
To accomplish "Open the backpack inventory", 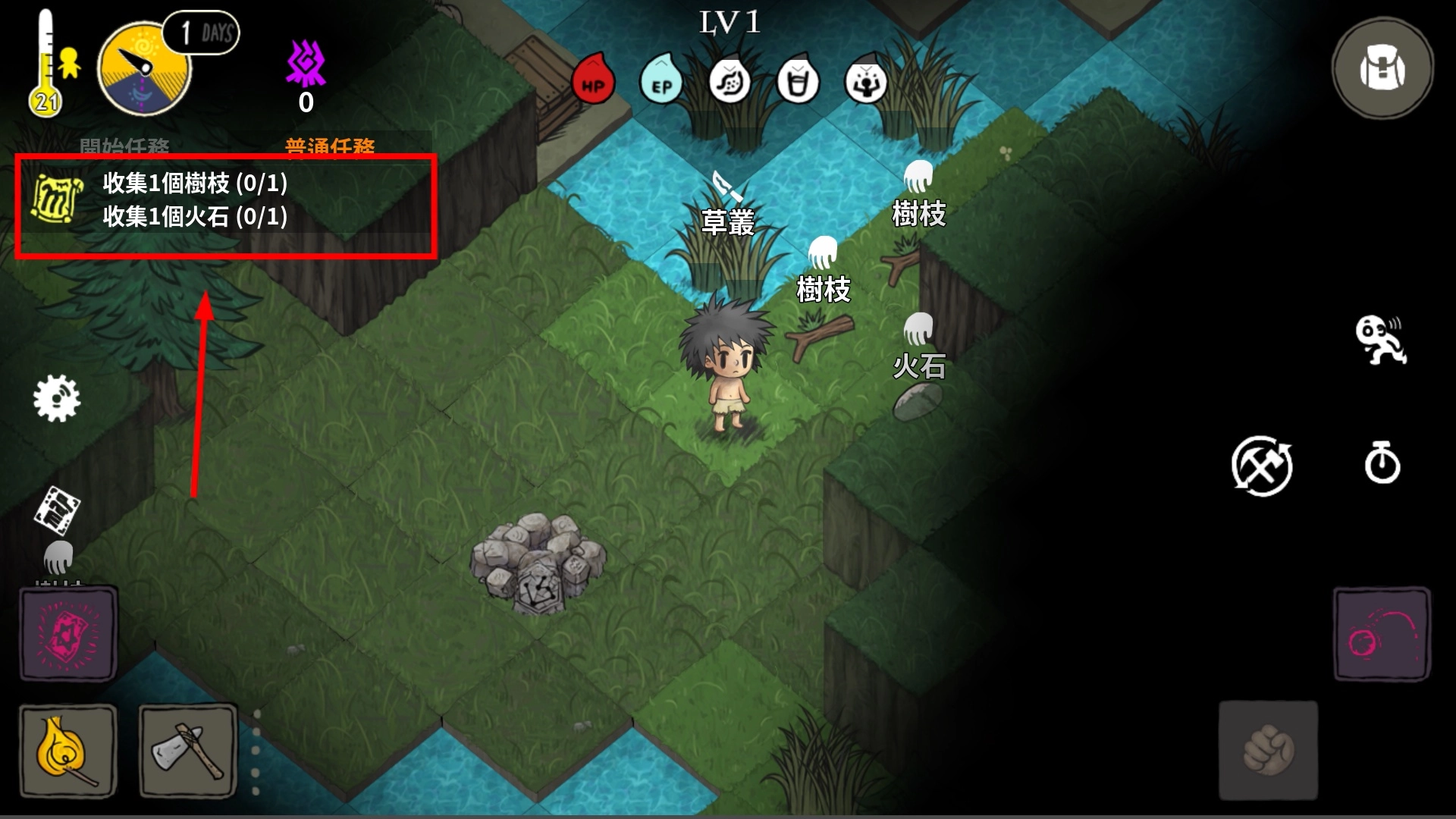I will point(1382,70).
